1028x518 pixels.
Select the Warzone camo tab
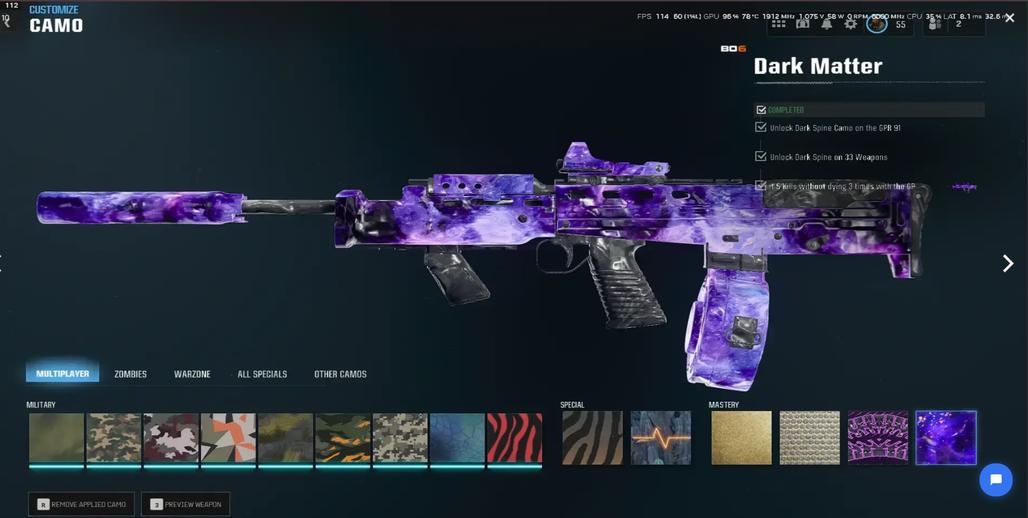click(192, 374)
